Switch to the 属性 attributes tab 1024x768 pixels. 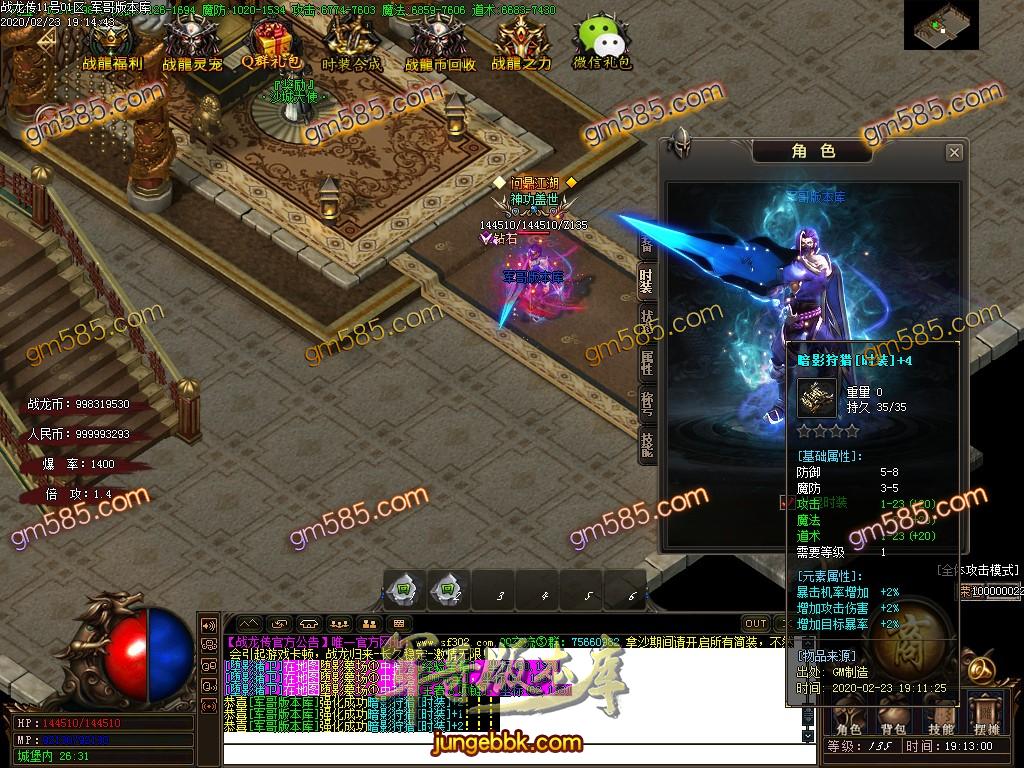click(x=647, y=363)
